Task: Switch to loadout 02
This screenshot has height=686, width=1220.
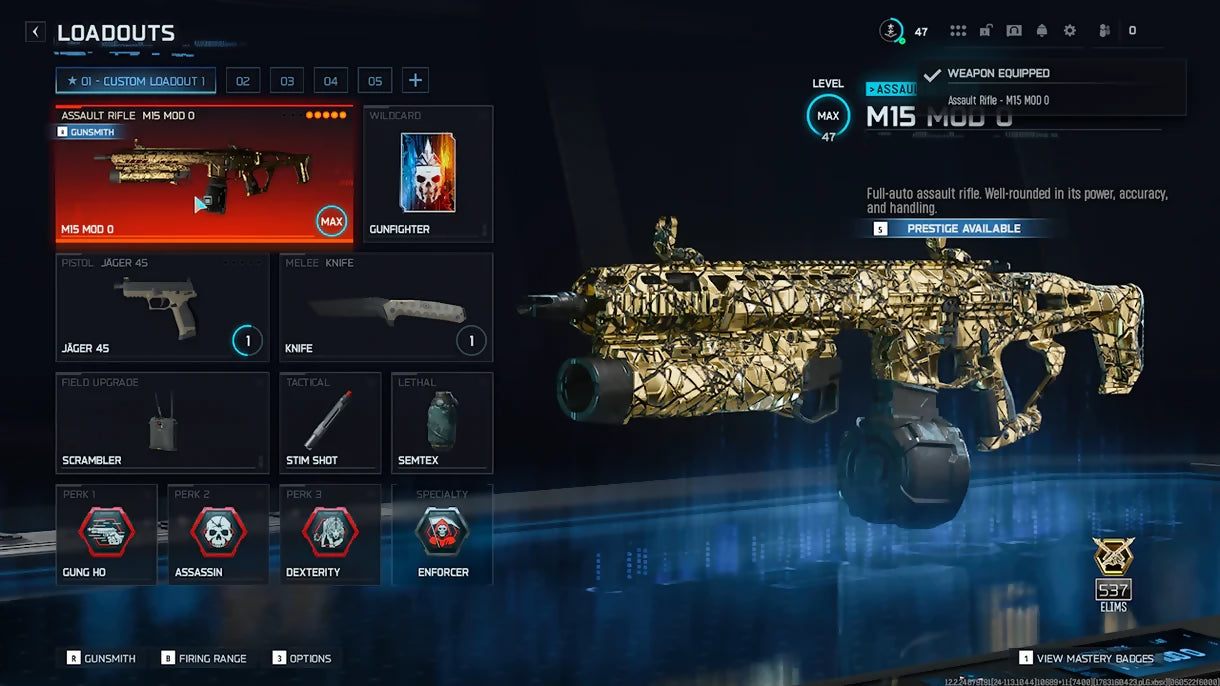Action: click(242, 81)
